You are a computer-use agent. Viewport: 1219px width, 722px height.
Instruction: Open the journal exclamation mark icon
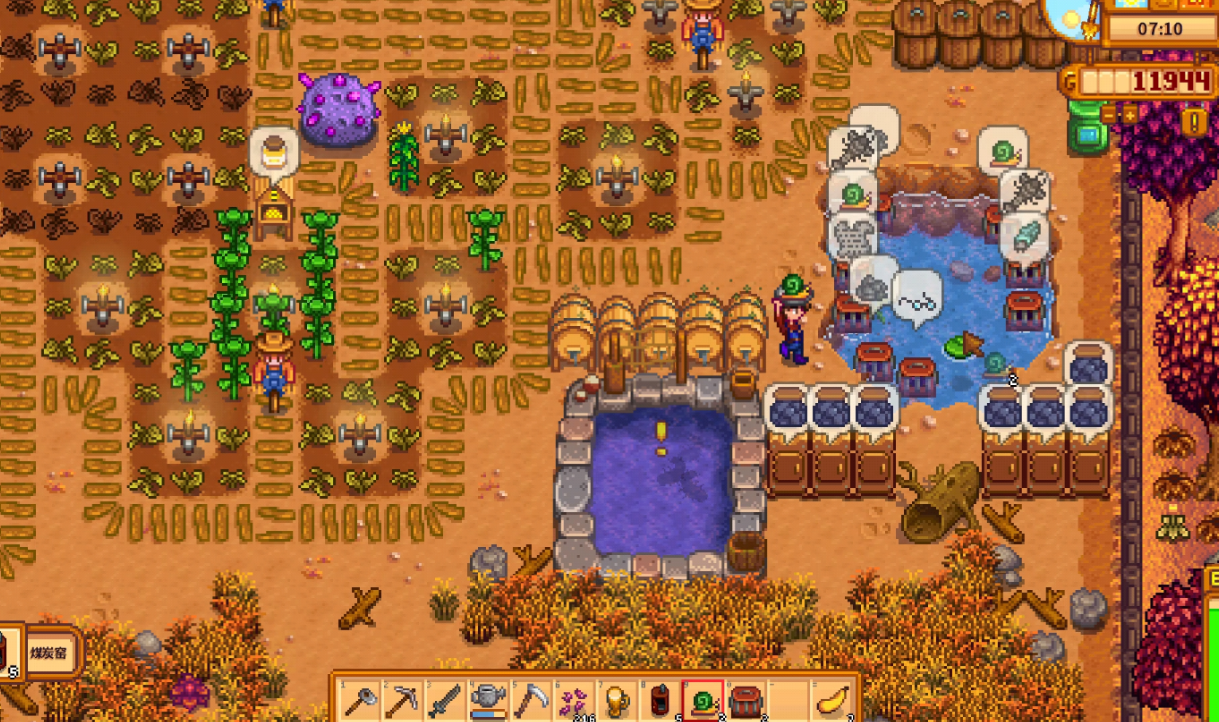[x=1195, y=122]
